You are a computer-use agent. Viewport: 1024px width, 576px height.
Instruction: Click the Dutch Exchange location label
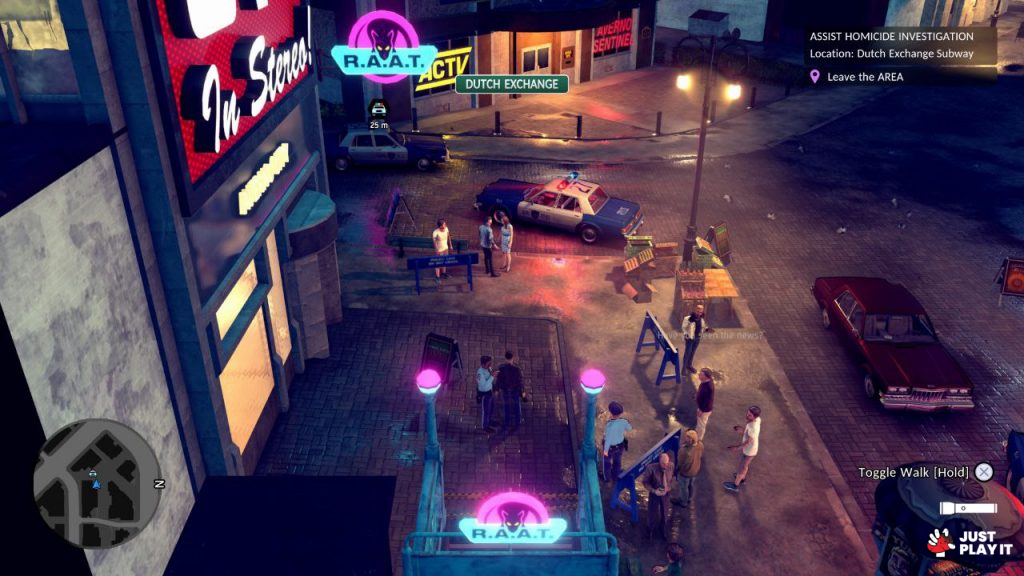[512, 84]
